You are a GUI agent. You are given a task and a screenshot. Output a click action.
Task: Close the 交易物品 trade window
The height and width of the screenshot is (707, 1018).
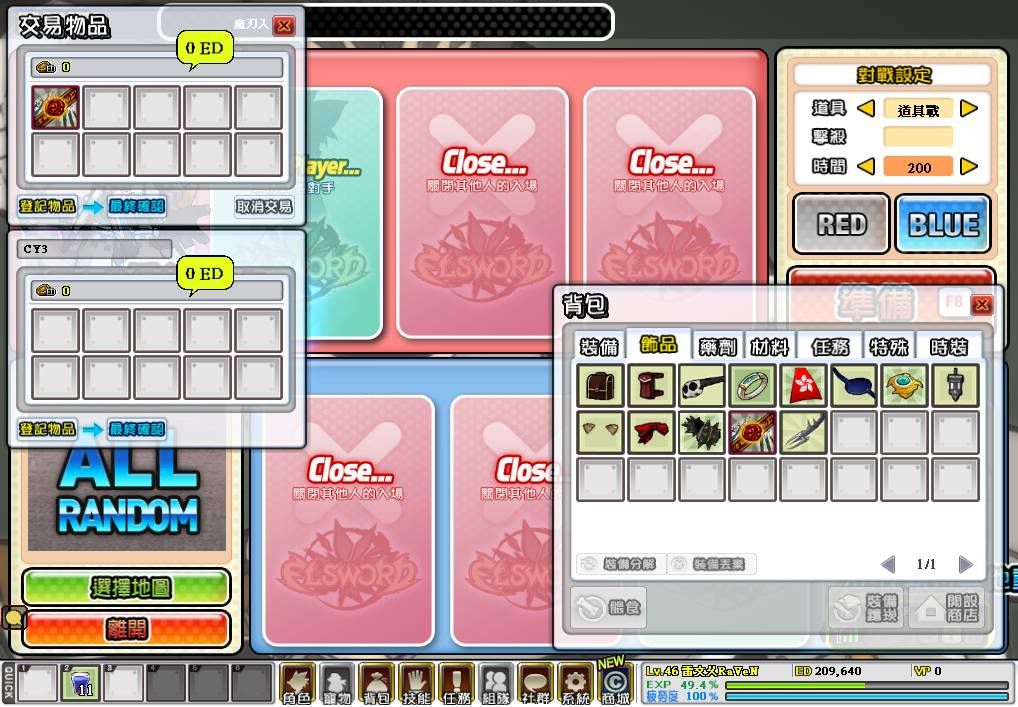pyautogui.click(x=284, y=26)
